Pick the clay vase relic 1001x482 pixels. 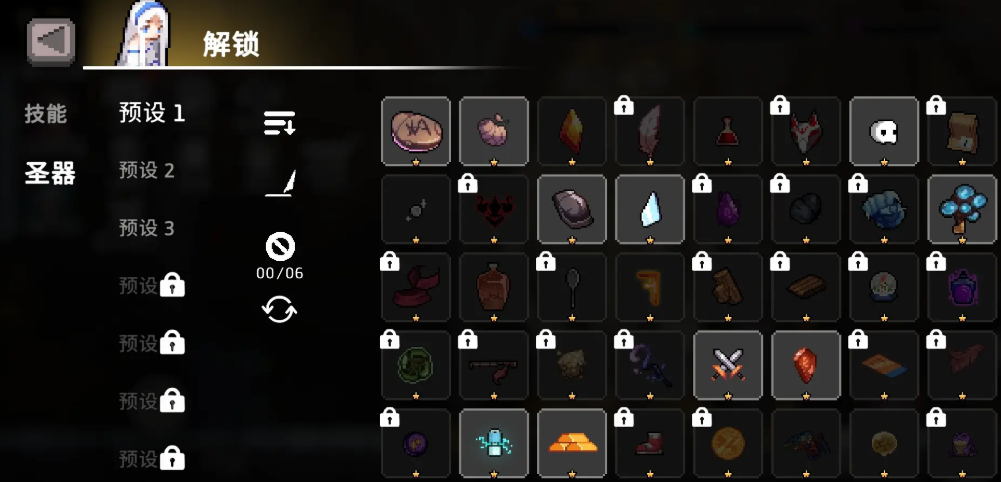(x=494, y=287)
